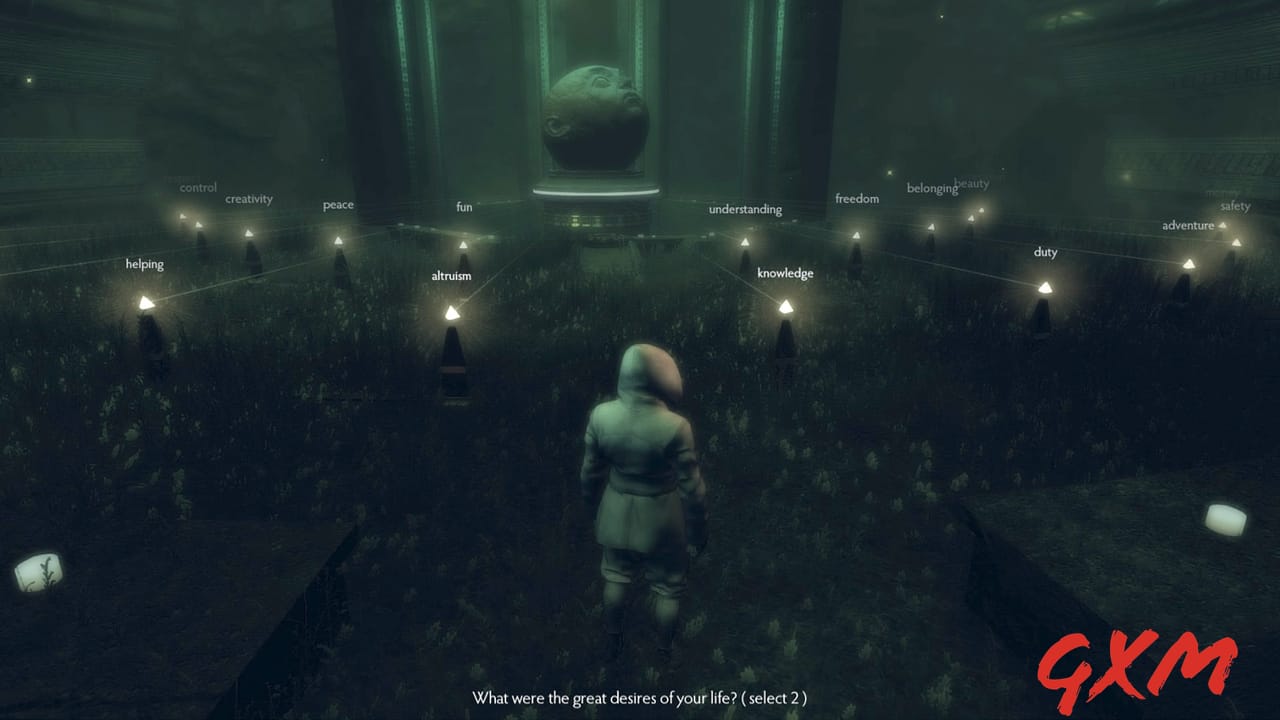Choose the understanding label
Screen dimensions: 1280x720
pyautogui.click(x=744, y=209)
